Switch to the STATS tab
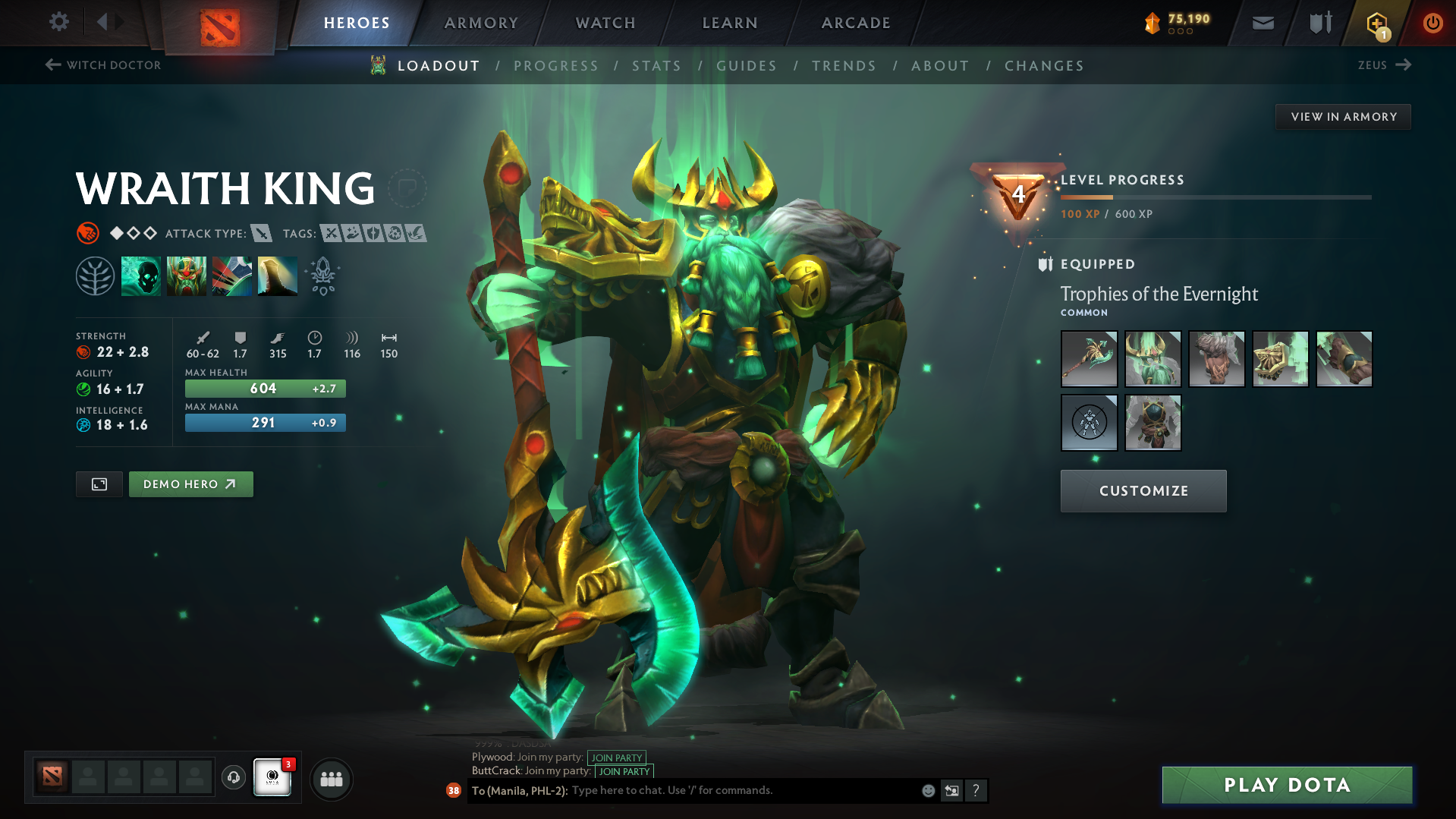This screenshot has width=1456, height=819. pyautogui.click(x=656, y=65)
